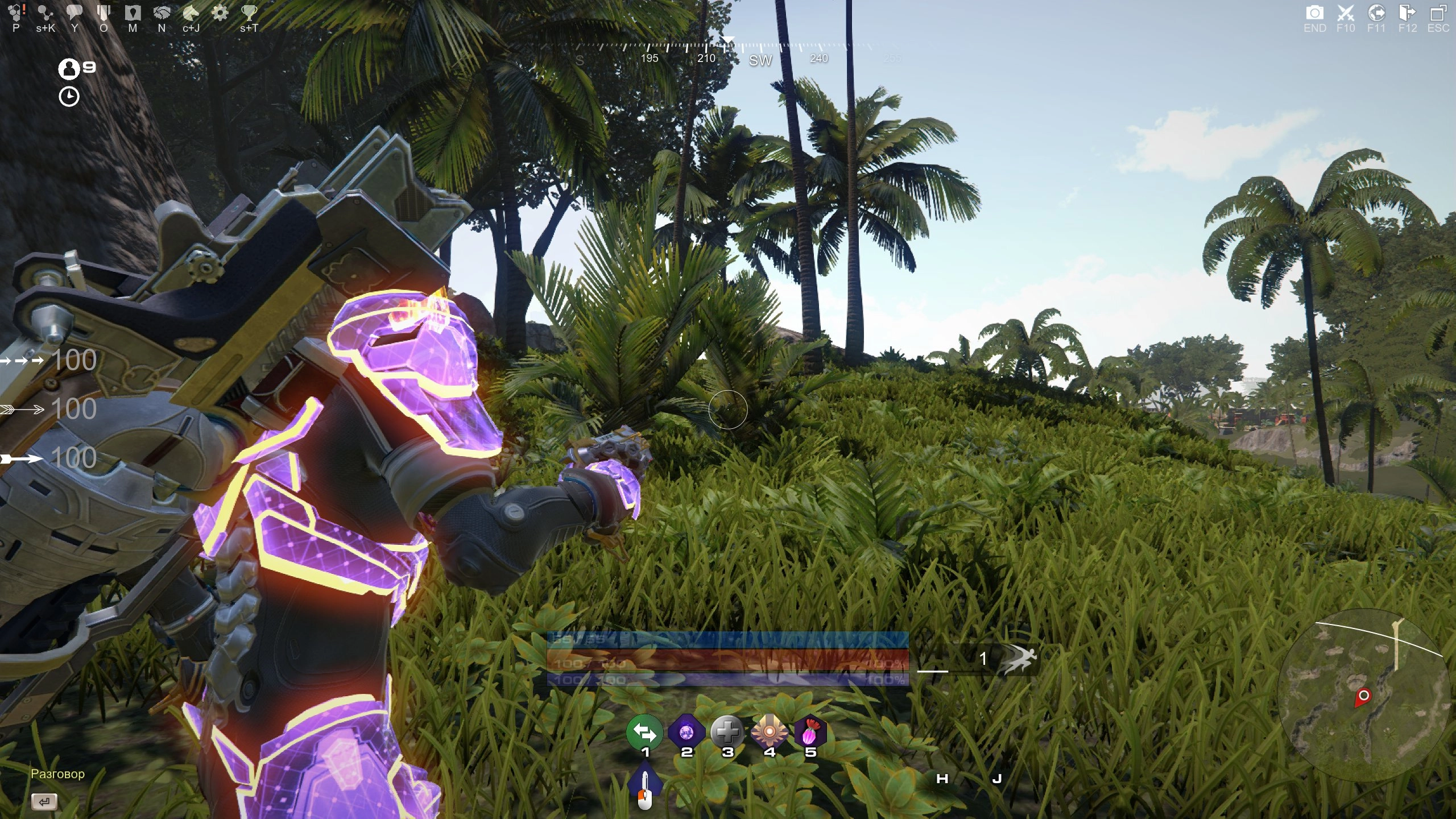Open the gear settings icon
Screen dimensions: 1456x819
tap(220, 13)
